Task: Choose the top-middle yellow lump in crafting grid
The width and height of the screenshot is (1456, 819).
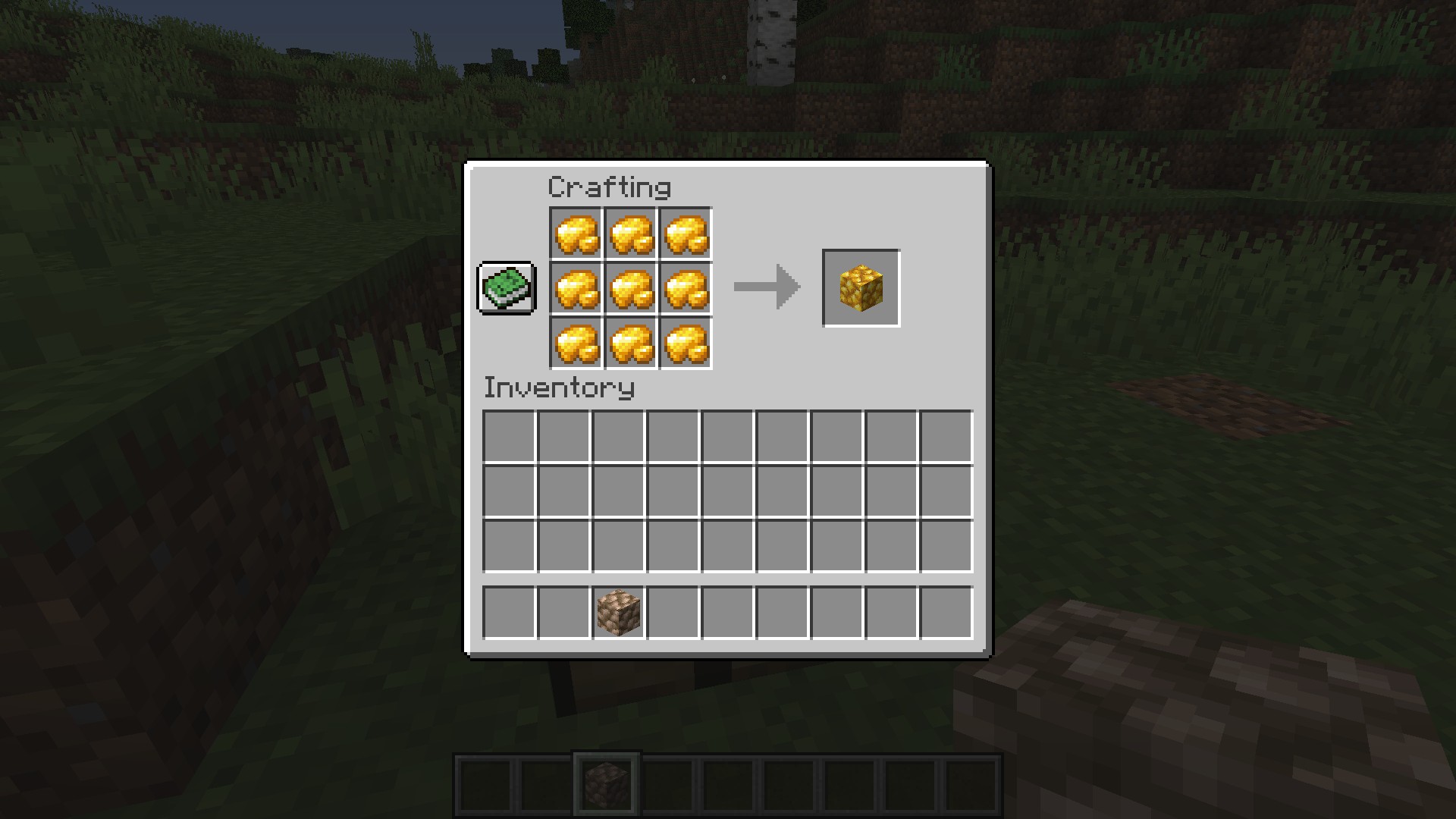Action: (631, 234)
